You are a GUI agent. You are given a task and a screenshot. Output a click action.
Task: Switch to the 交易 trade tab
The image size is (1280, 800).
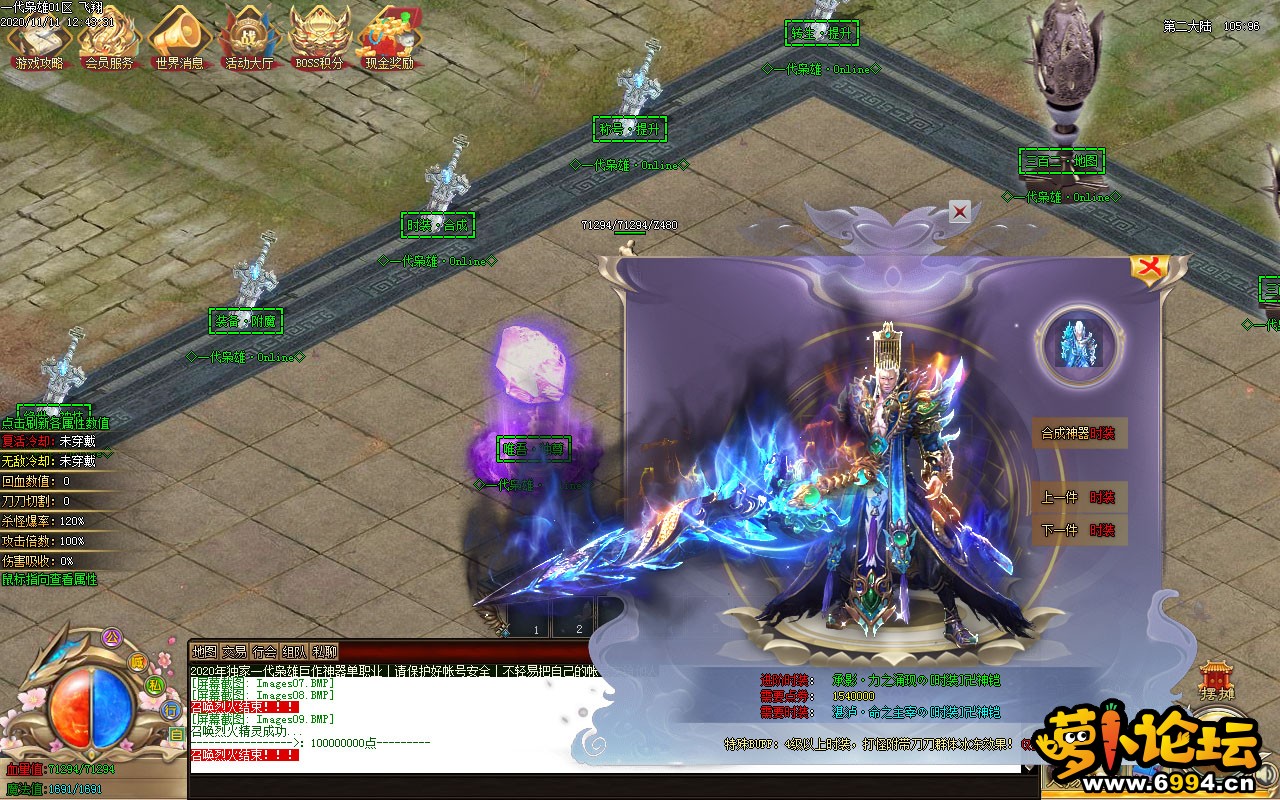[235, 652]
